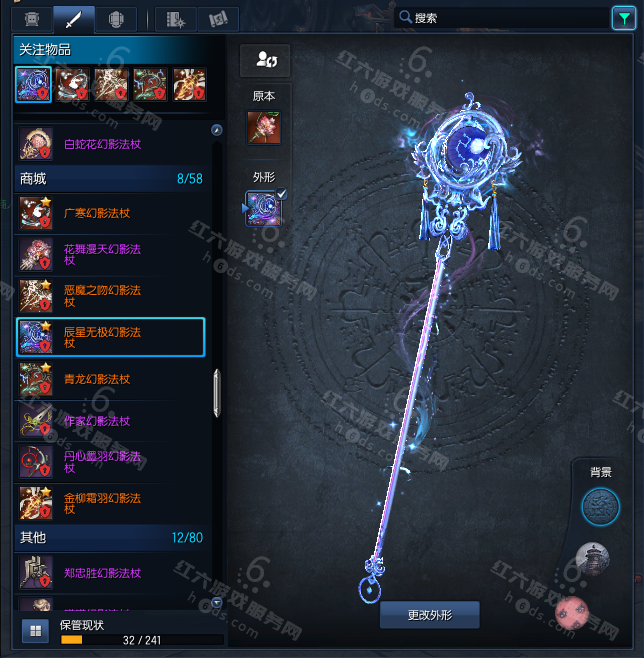This screenshot has width=644, height=658.
Task: Select the 原本 original weapon icon
Action: [264, 128]
